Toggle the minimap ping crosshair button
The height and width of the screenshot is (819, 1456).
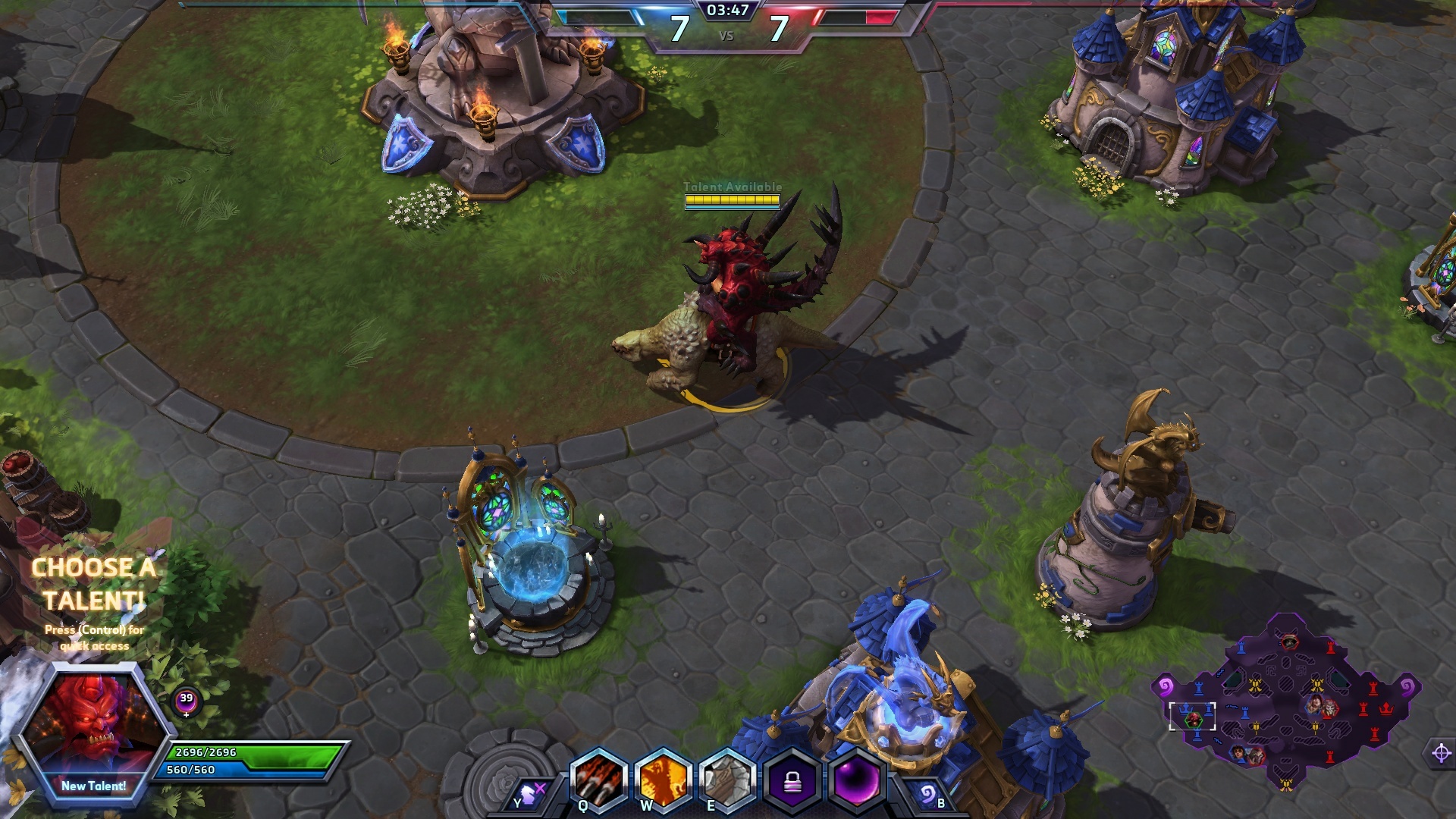click(x=1441, y=753)
